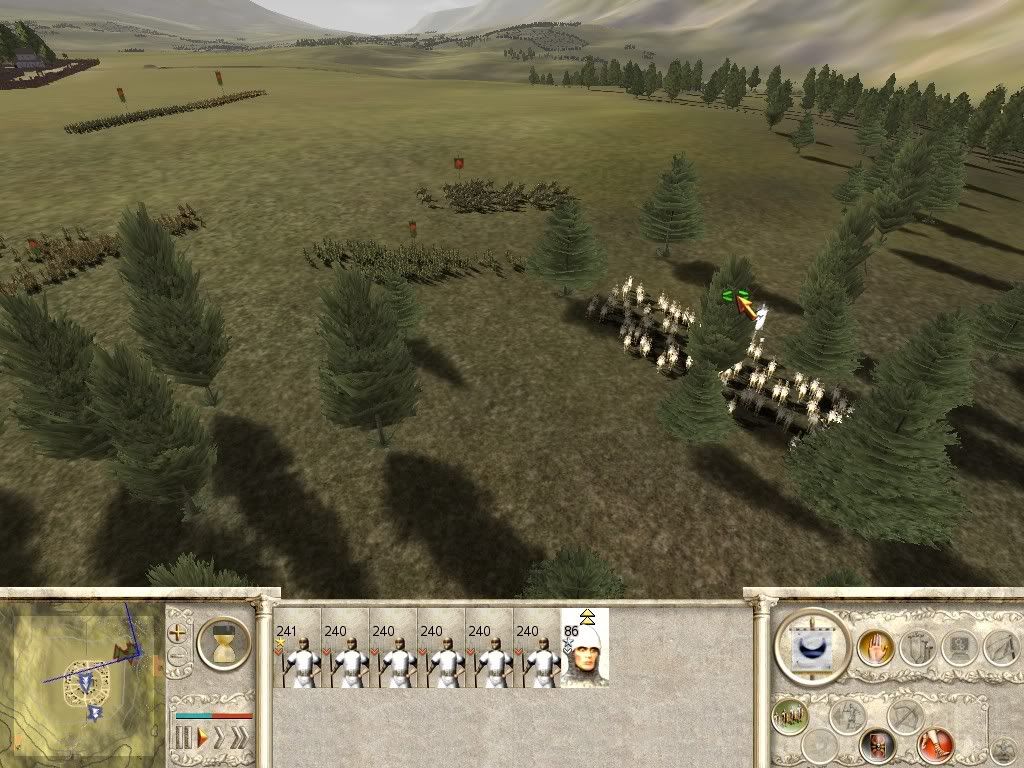Set battle to normal play speed
1024x768 pixels.
[202, 739]
